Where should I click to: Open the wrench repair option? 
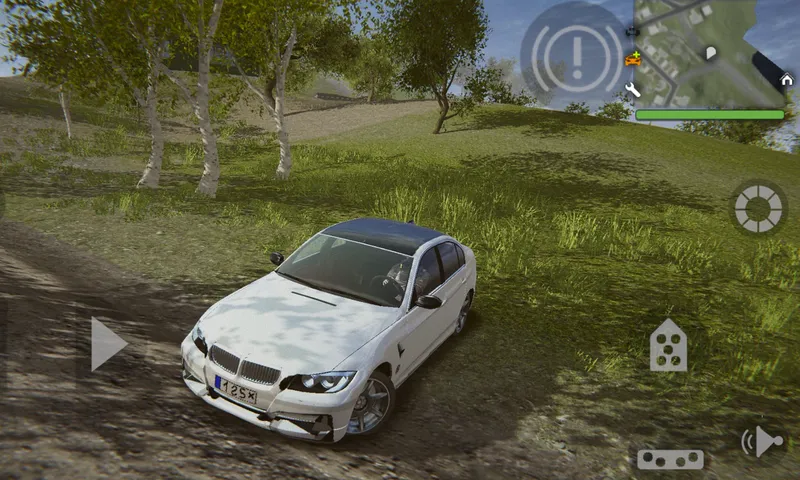[x=632, y=90]
